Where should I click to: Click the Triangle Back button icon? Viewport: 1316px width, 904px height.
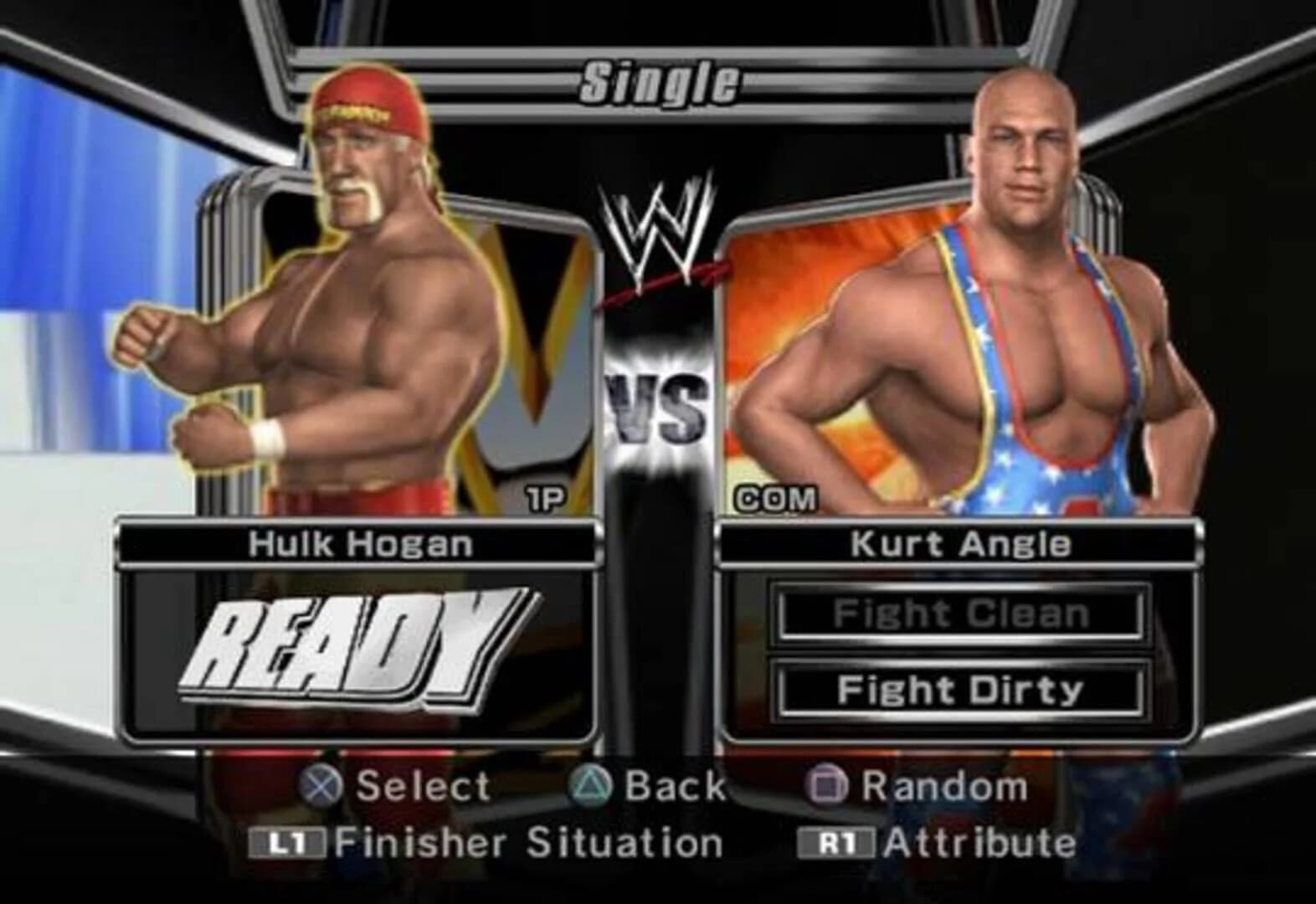coord(592,785)
